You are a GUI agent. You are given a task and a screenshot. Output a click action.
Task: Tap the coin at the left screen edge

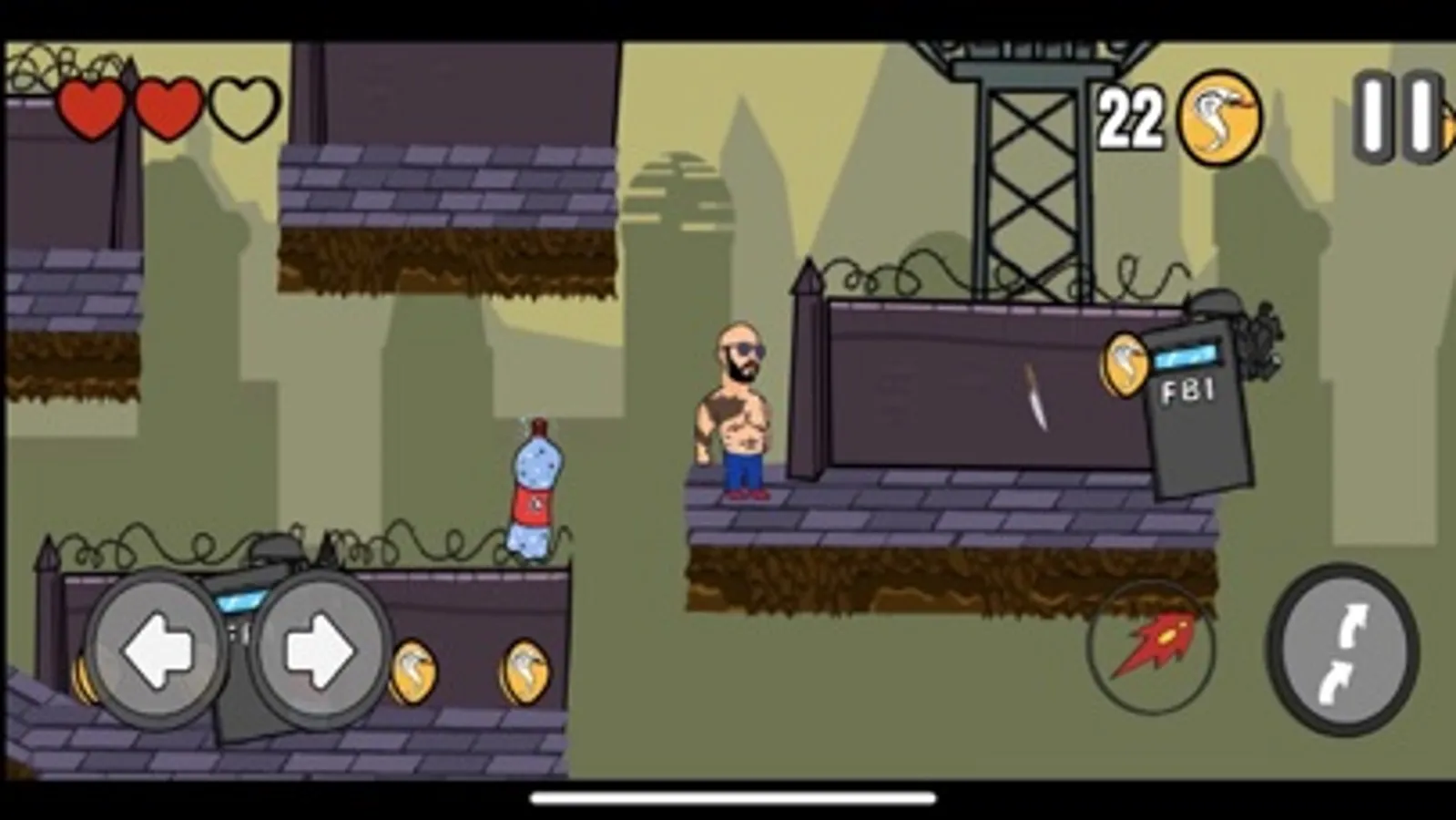(x=83, y=679)
